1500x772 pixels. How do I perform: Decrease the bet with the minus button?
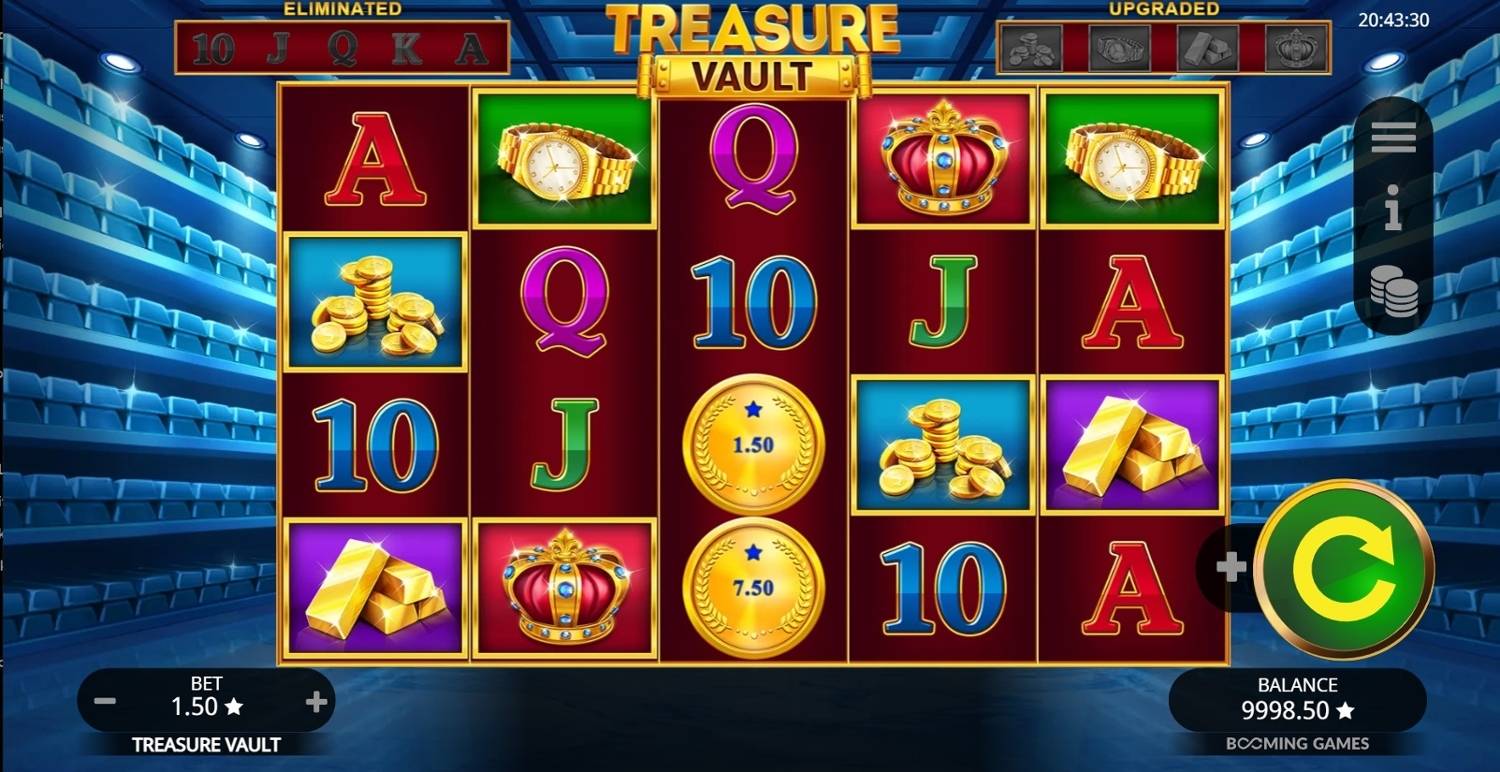pos(104,701)
